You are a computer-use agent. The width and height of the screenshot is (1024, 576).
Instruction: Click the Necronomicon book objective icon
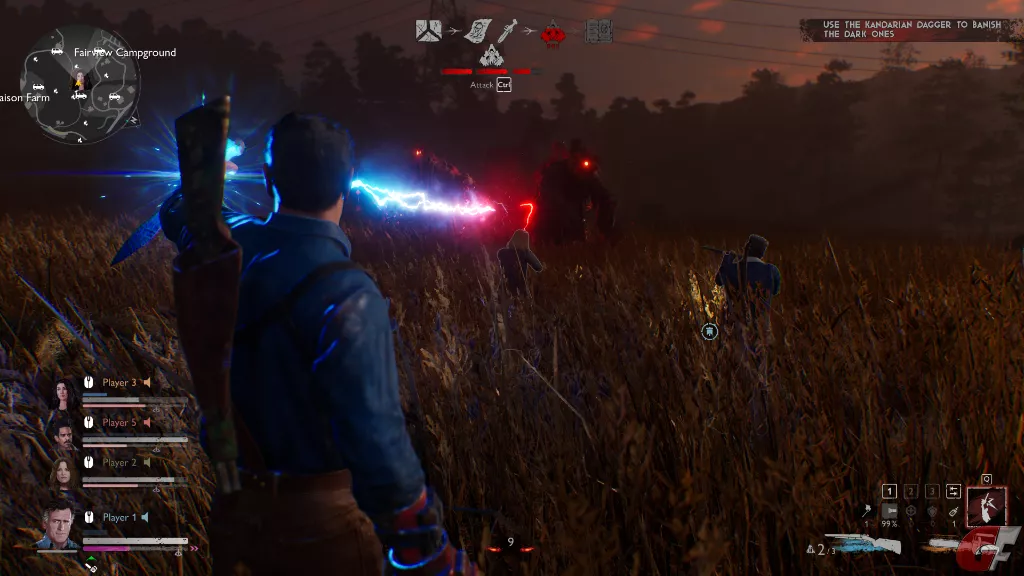click(x=598, y=31)
